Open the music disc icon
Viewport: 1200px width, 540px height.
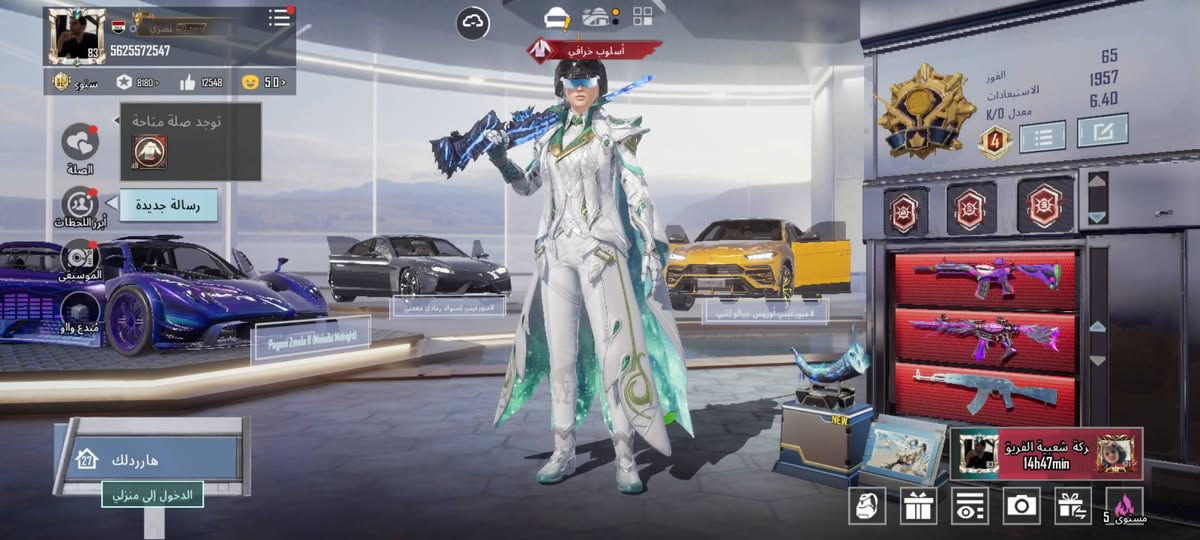[80, 257]
